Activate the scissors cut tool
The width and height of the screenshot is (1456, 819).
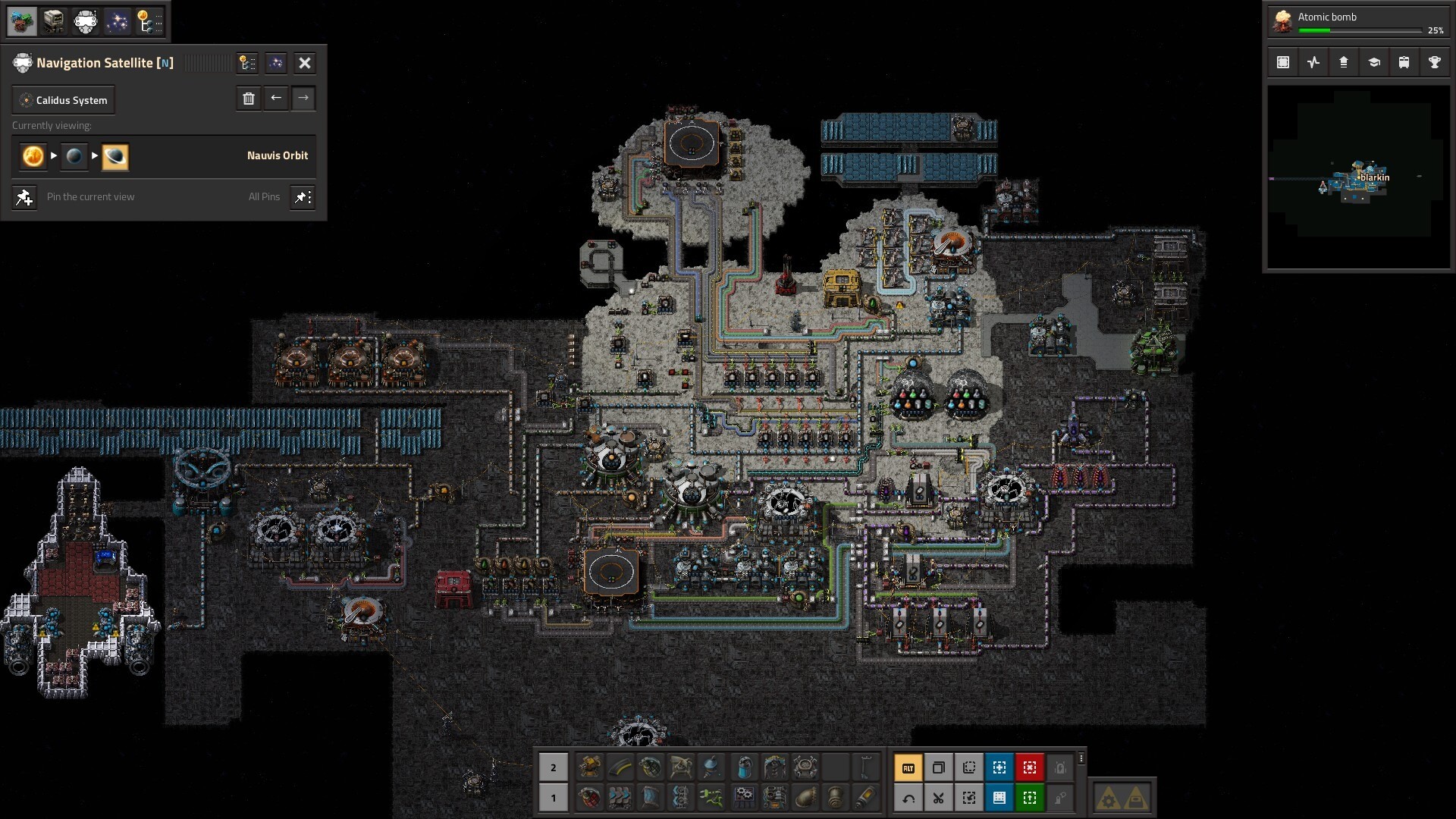[938, 798]
